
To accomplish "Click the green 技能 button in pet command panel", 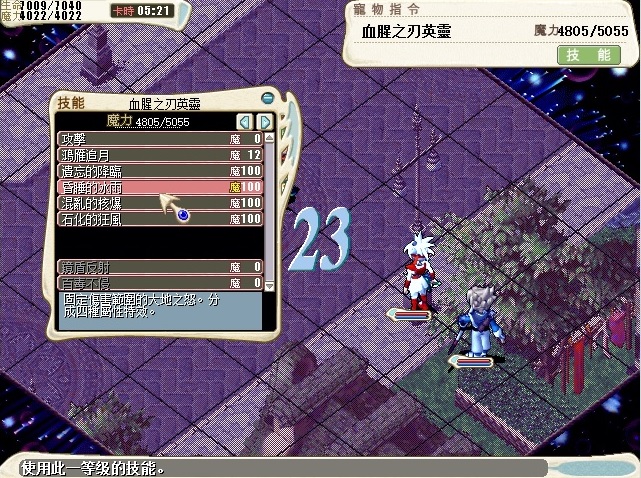I will coord(588,56).
